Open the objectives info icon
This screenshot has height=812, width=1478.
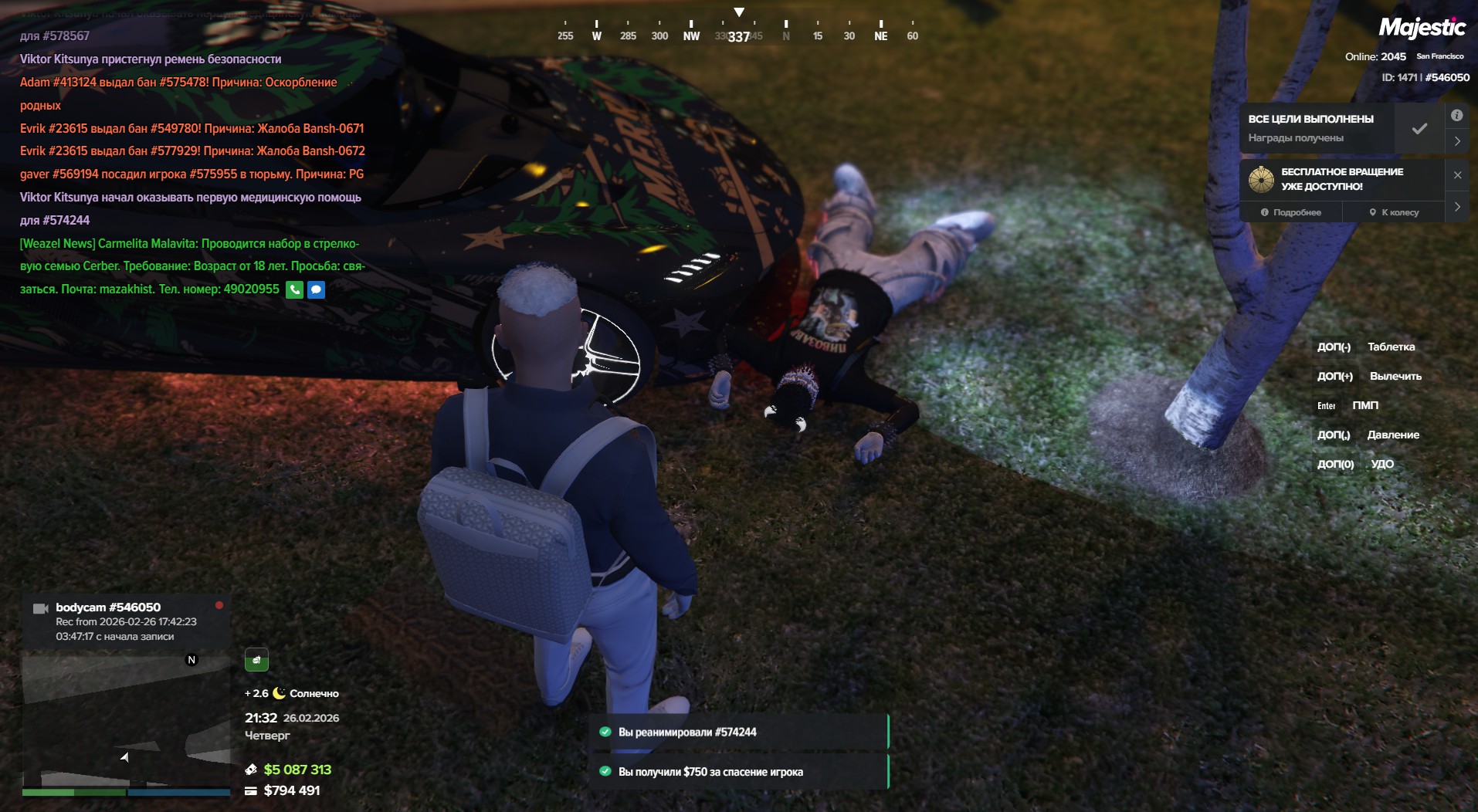(1456, 116)
